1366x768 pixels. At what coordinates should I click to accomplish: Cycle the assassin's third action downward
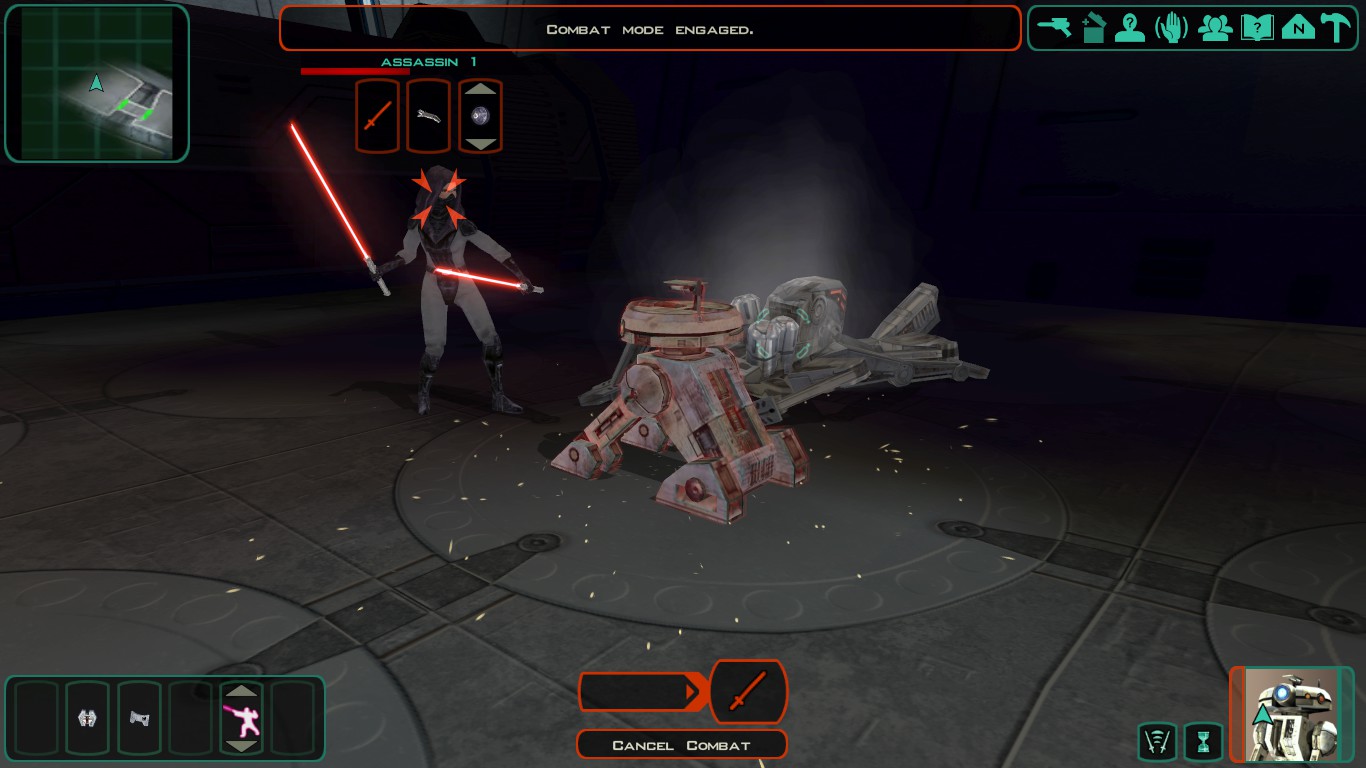[x=480, y=143]
